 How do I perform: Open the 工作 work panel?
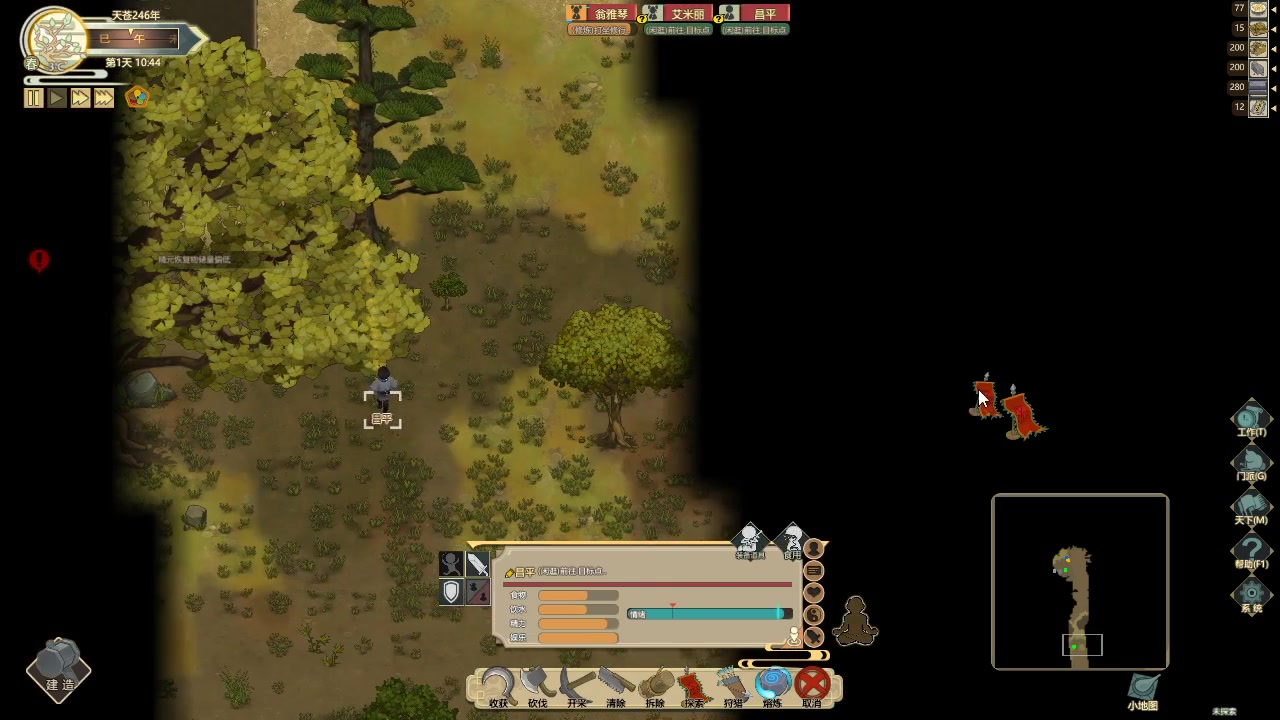click(1251, 419)
